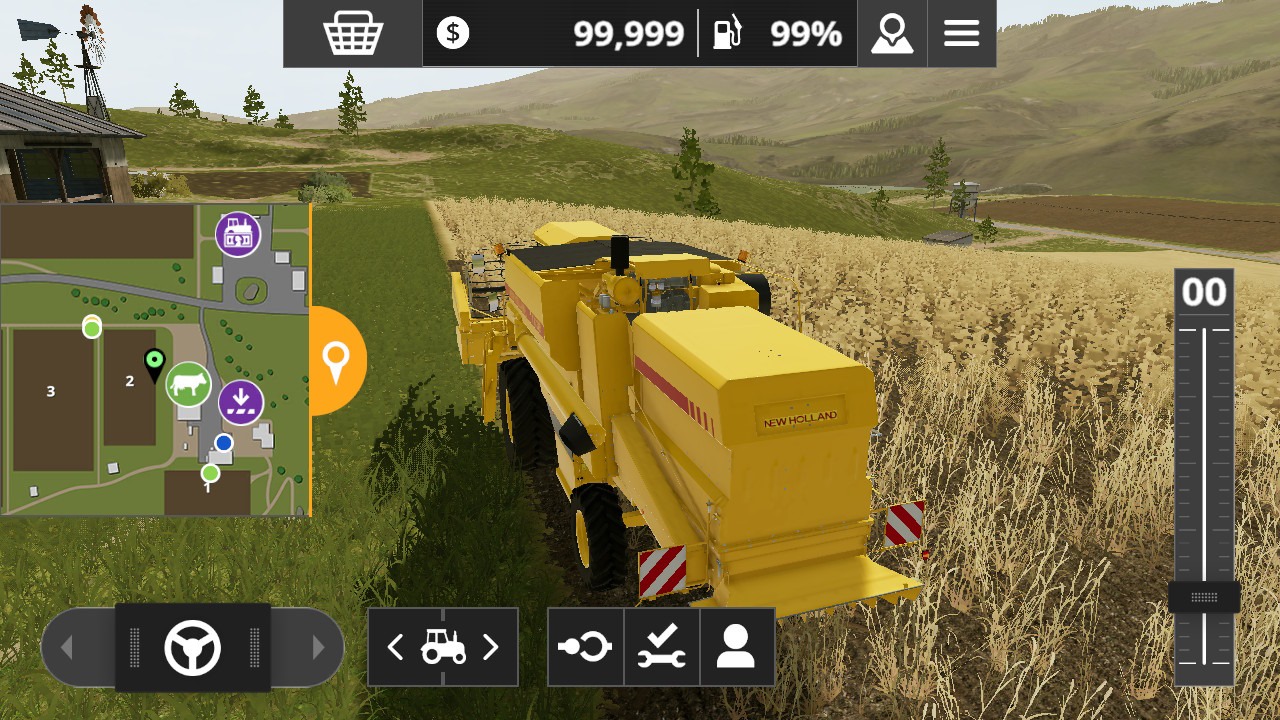This screenshot has height=720, width=1280.
Task: Click the purple shop building marker
Action: click(238, 234)
